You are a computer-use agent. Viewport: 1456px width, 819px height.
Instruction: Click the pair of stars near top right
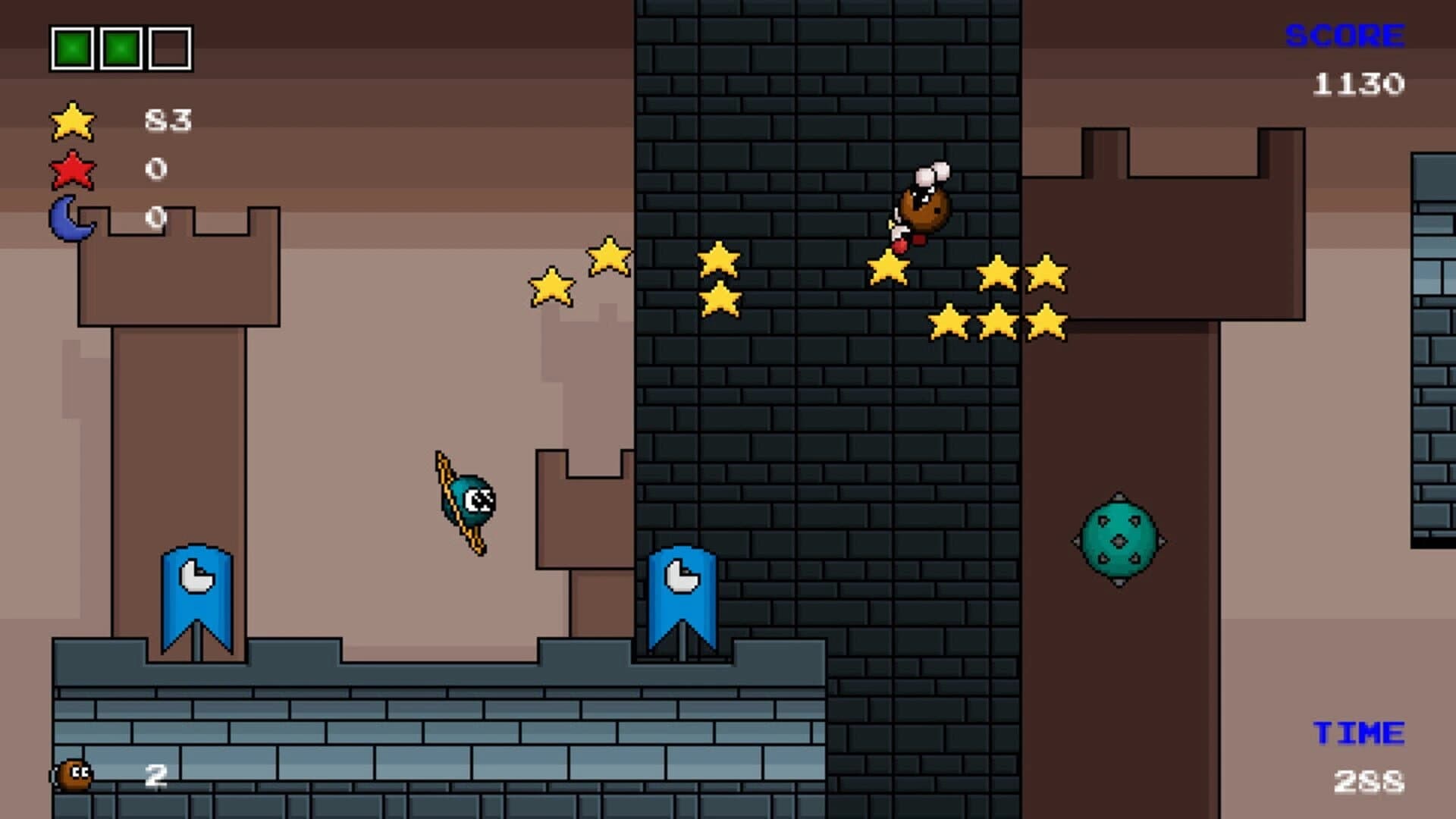(x=1020, y=273)
